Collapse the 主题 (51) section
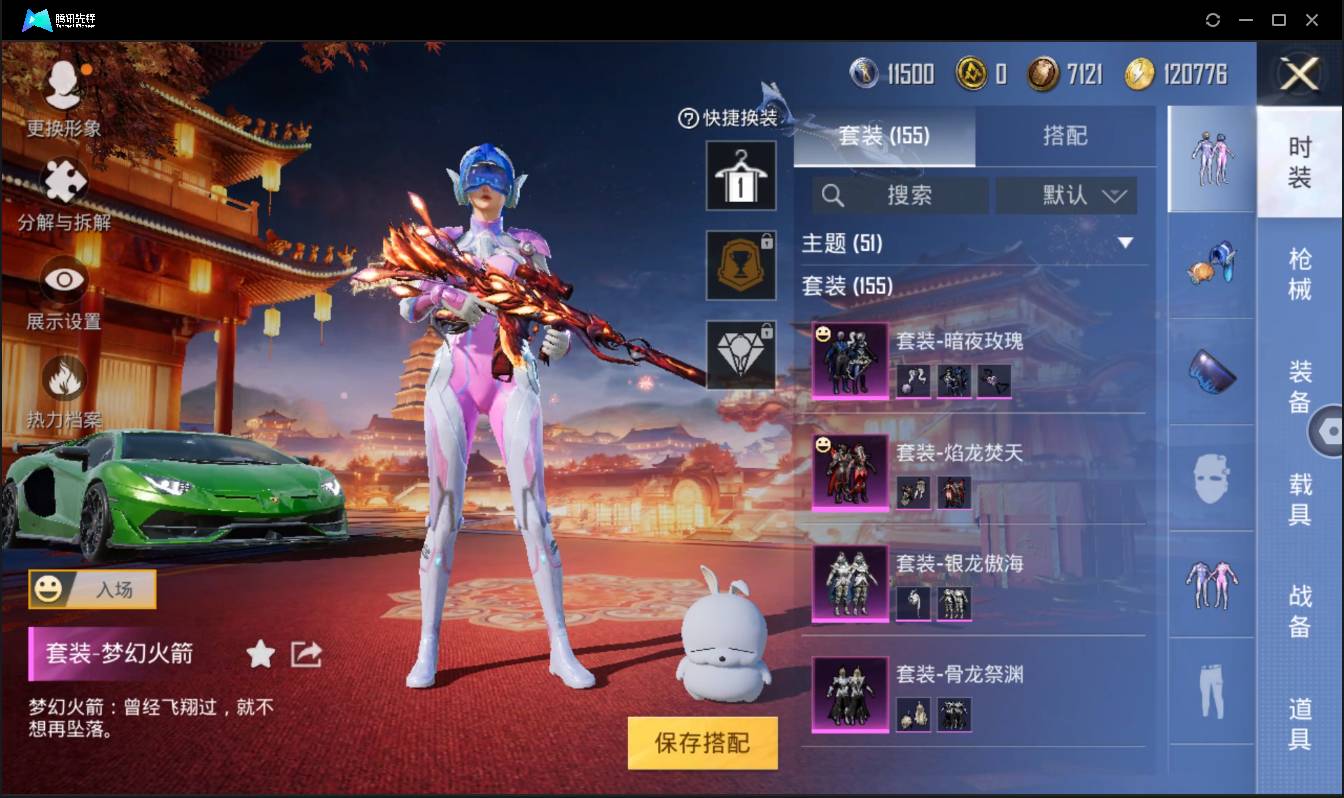1344x798 pixels. pos(1126,242)
